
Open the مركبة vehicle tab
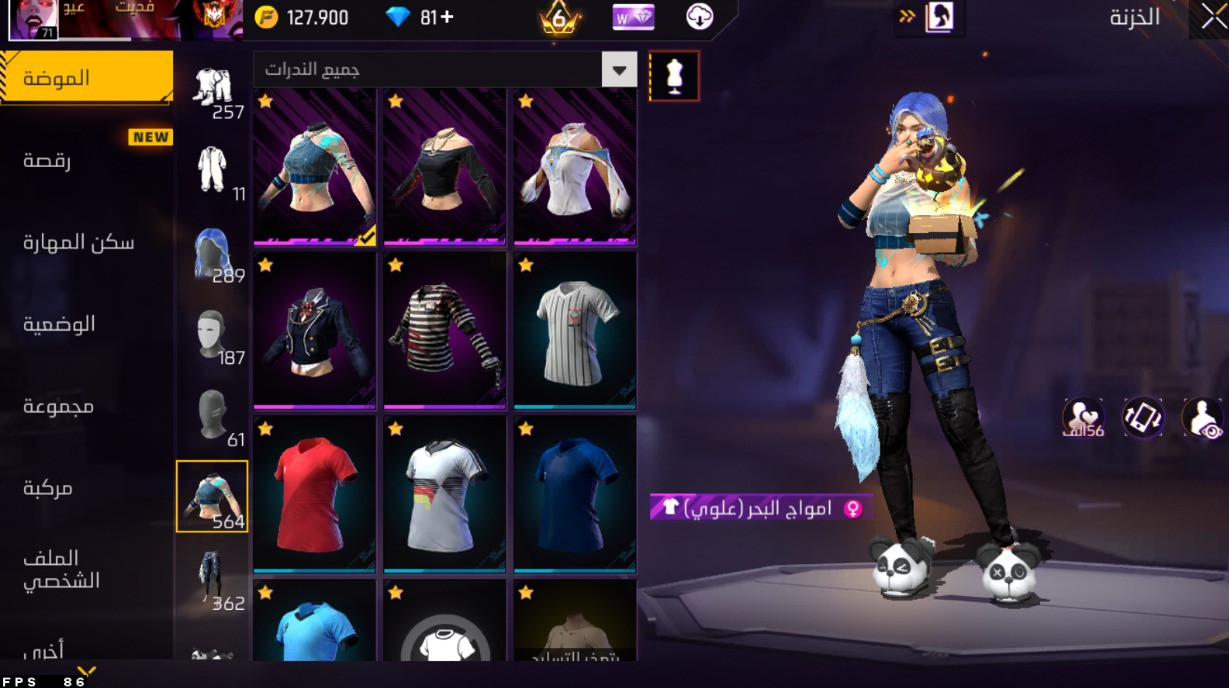[x=48, y=488]
